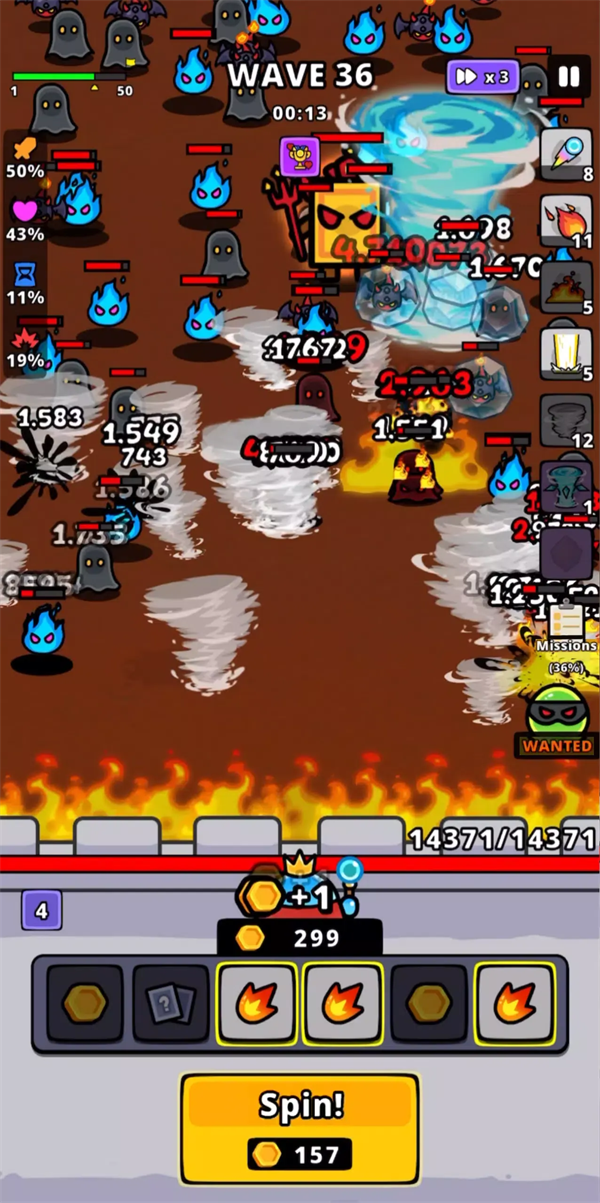Toggle the x3 game speed button
This screenshot has width=600, height=1203.
(483, 77)
